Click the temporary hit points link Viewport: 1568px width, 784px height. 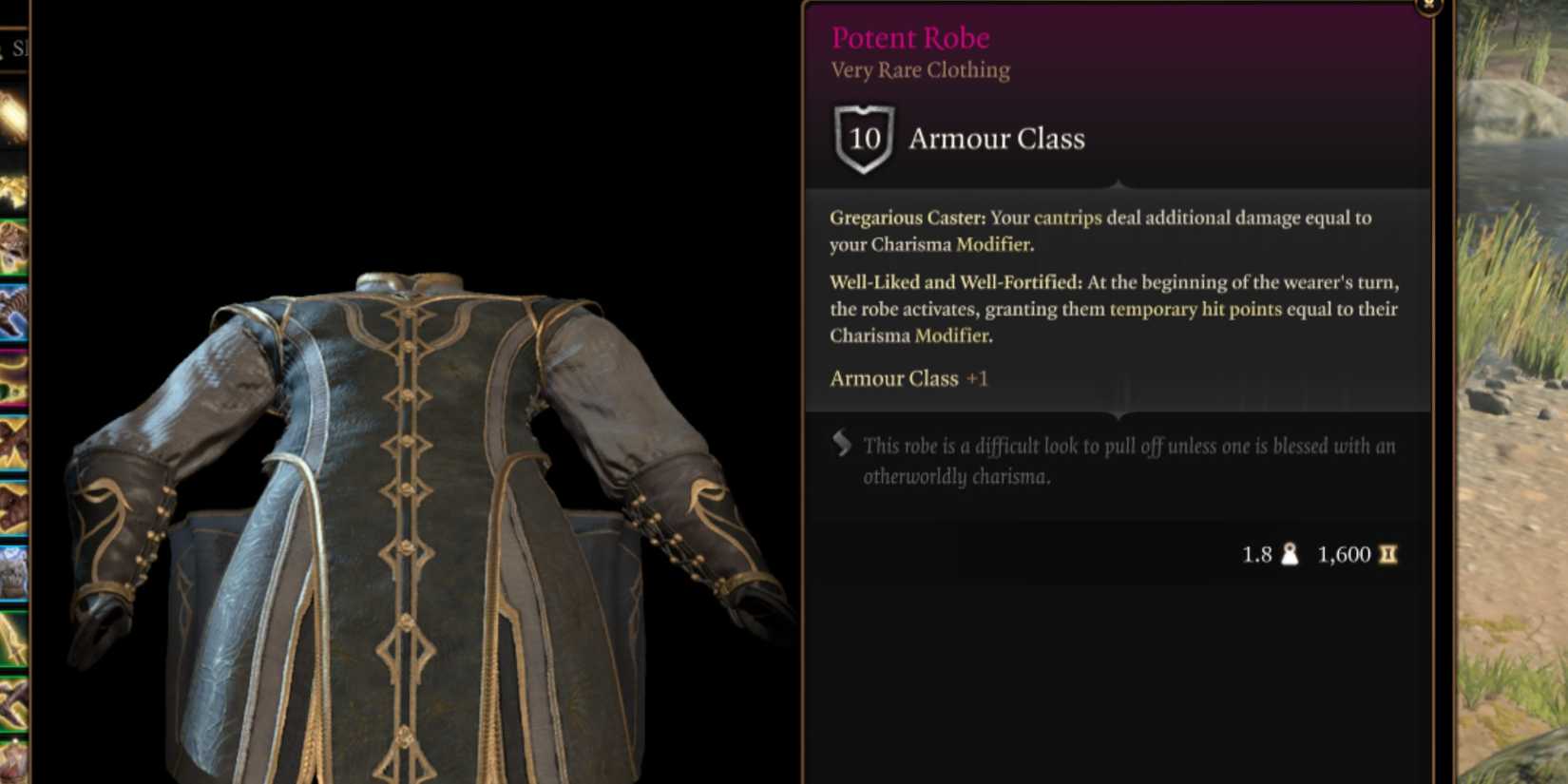pyautogui.click(x=1195, y=309)
